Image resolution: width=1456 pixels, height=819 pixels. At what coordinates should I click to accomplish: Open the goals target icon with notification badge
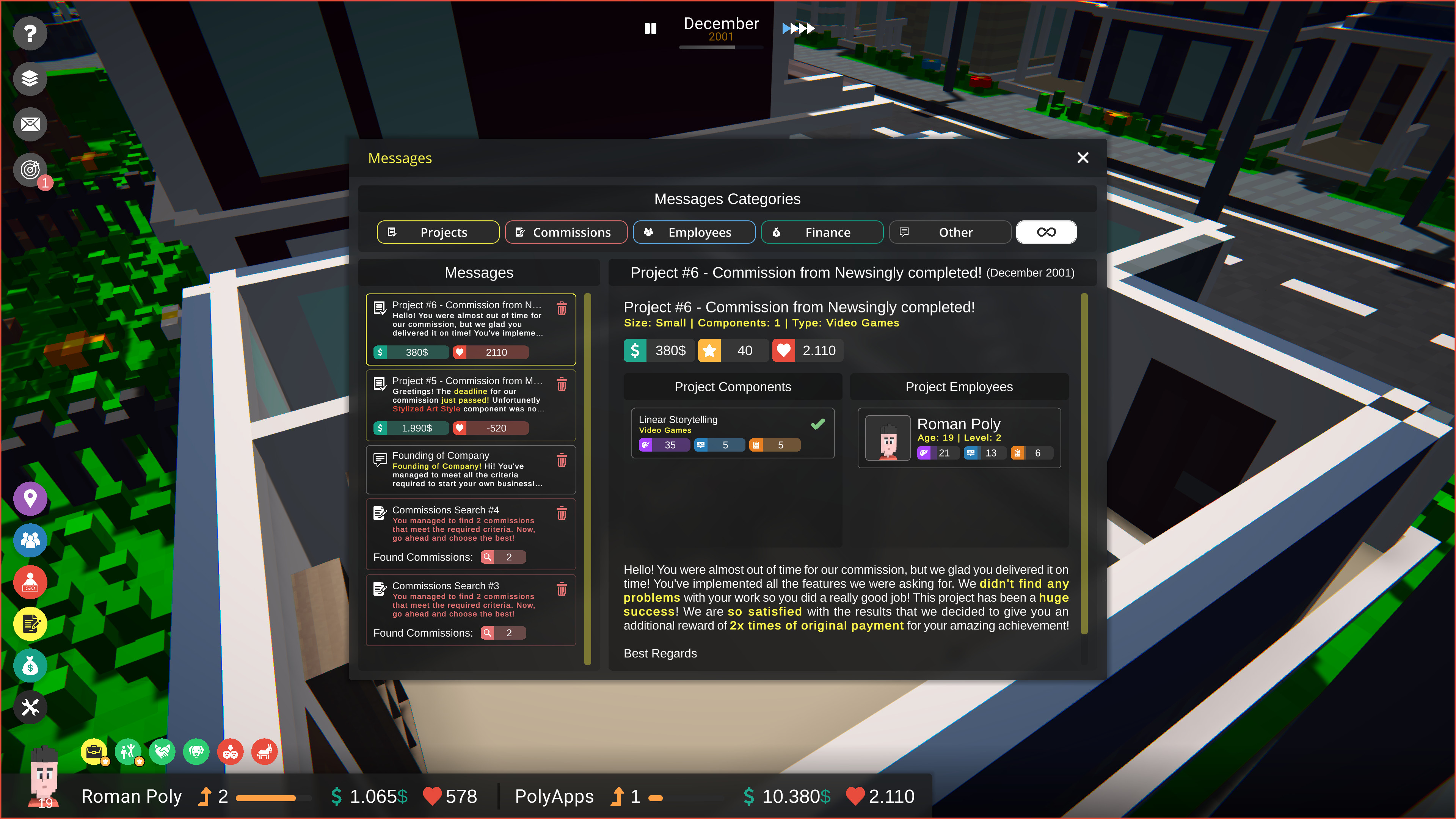coord(30,169)
